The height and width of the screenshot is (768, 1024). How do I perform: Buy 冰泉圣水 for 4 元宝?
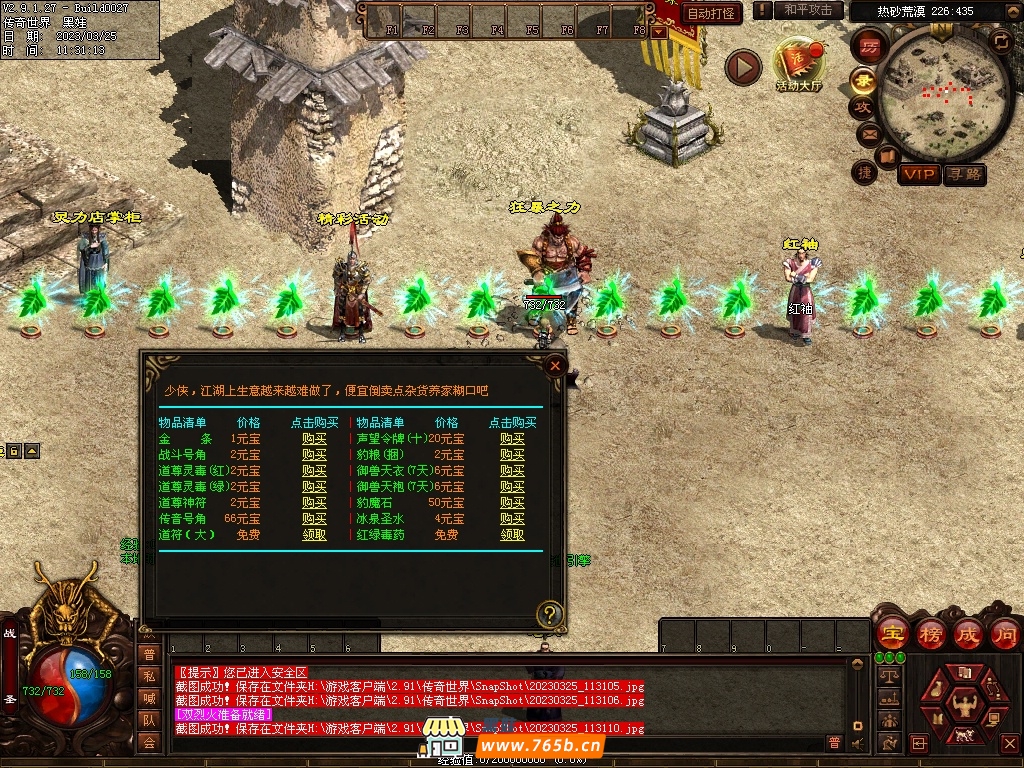coord(512,519)
